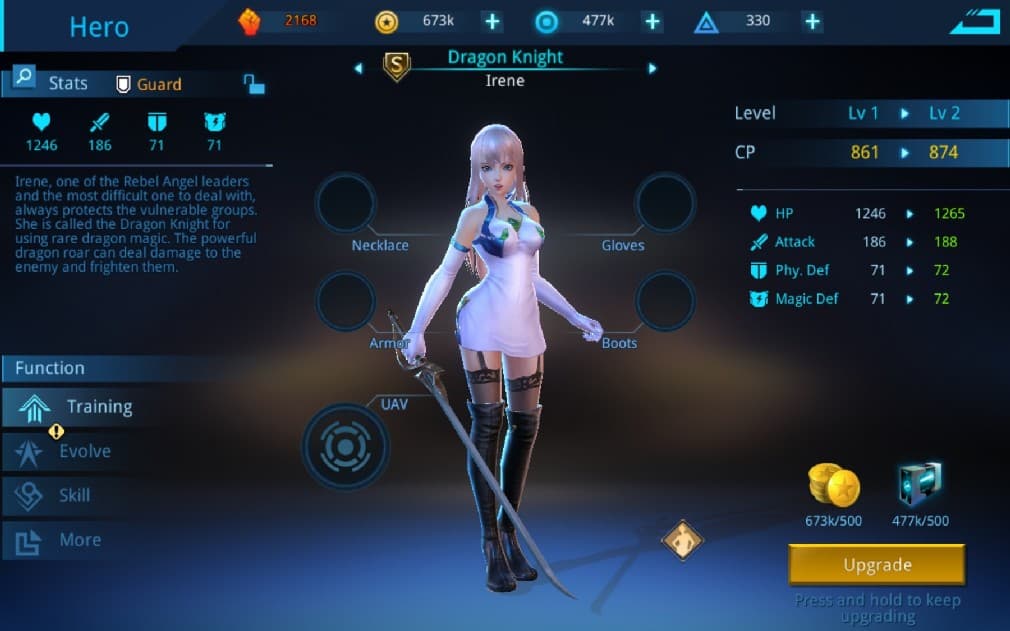Add more triangle currency with plus
The width and height of the screenshot is (1010, 631).
[x=812, y=21]
